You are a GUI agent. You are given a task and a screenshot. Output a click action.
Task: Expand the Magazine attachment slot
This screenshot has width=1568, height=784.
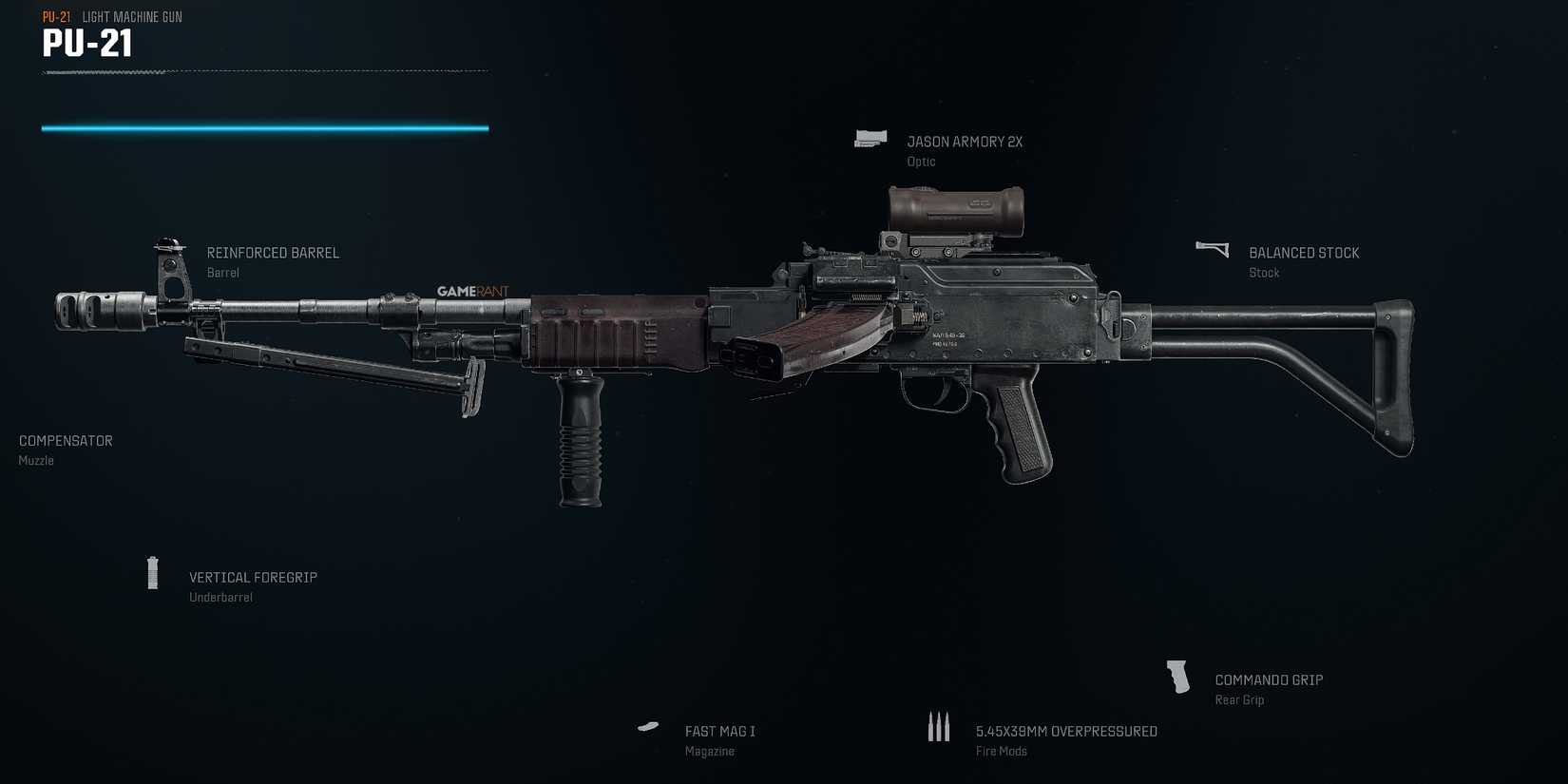coord(648,726)
